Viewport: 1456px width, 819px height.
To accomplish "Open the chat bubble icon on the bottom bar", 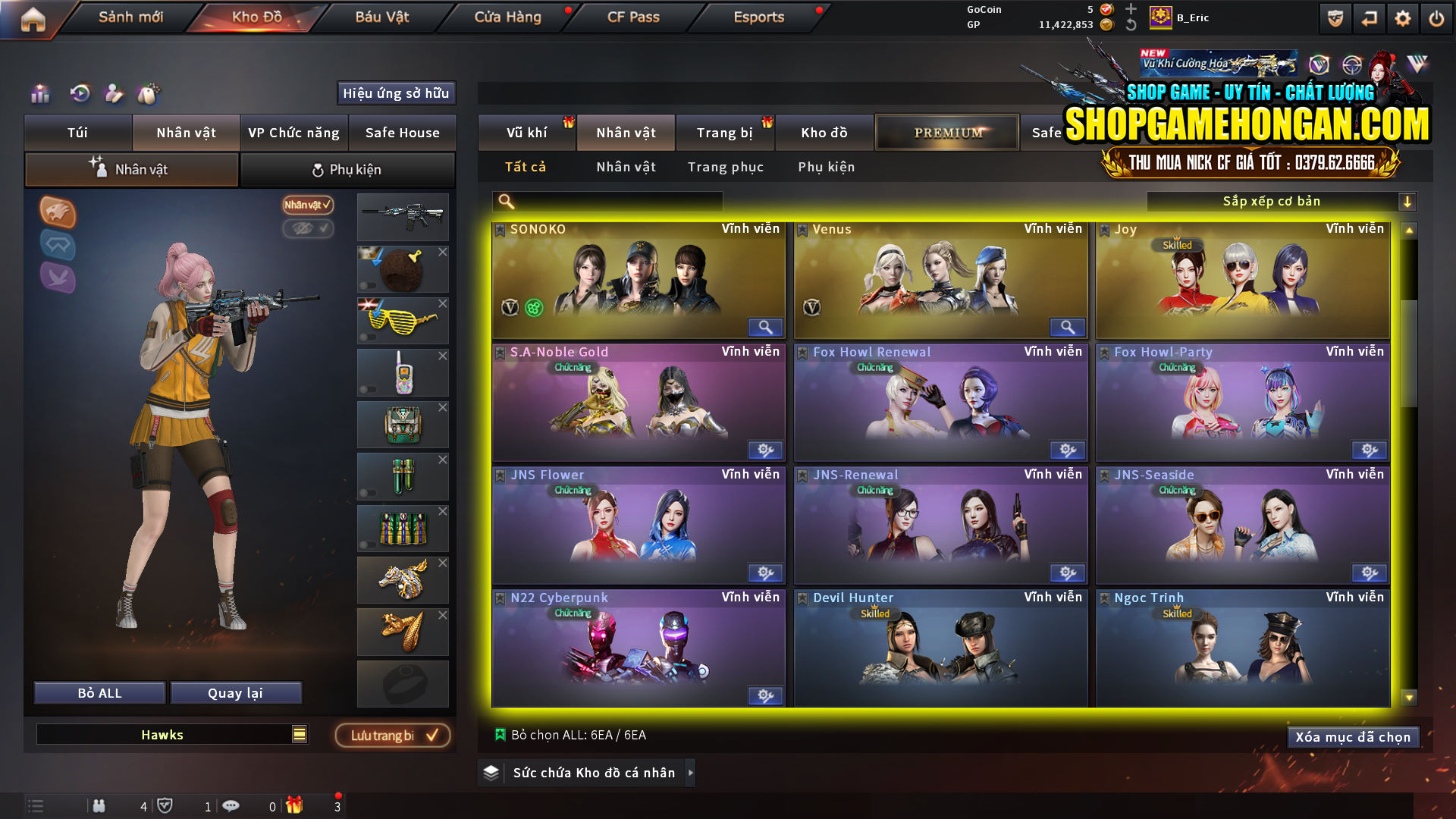I will point(232,806).
